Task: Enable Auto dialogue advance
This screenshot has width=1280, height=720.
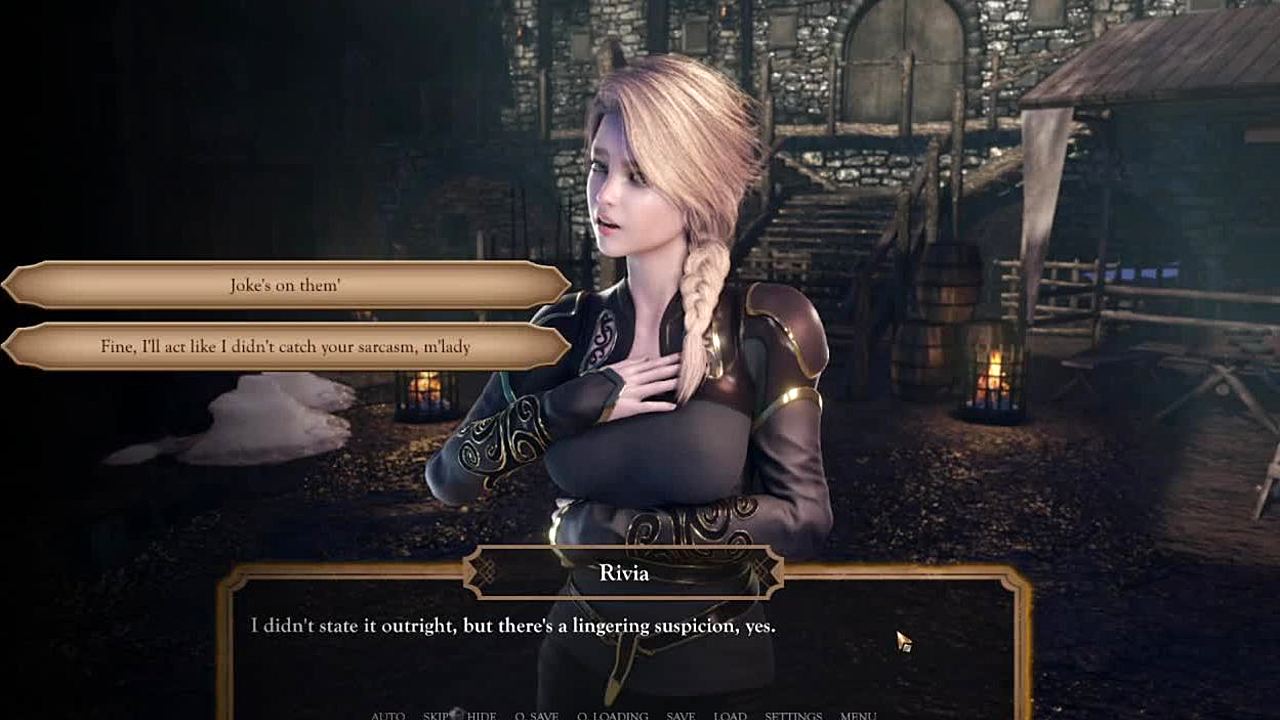Action: 388,715
